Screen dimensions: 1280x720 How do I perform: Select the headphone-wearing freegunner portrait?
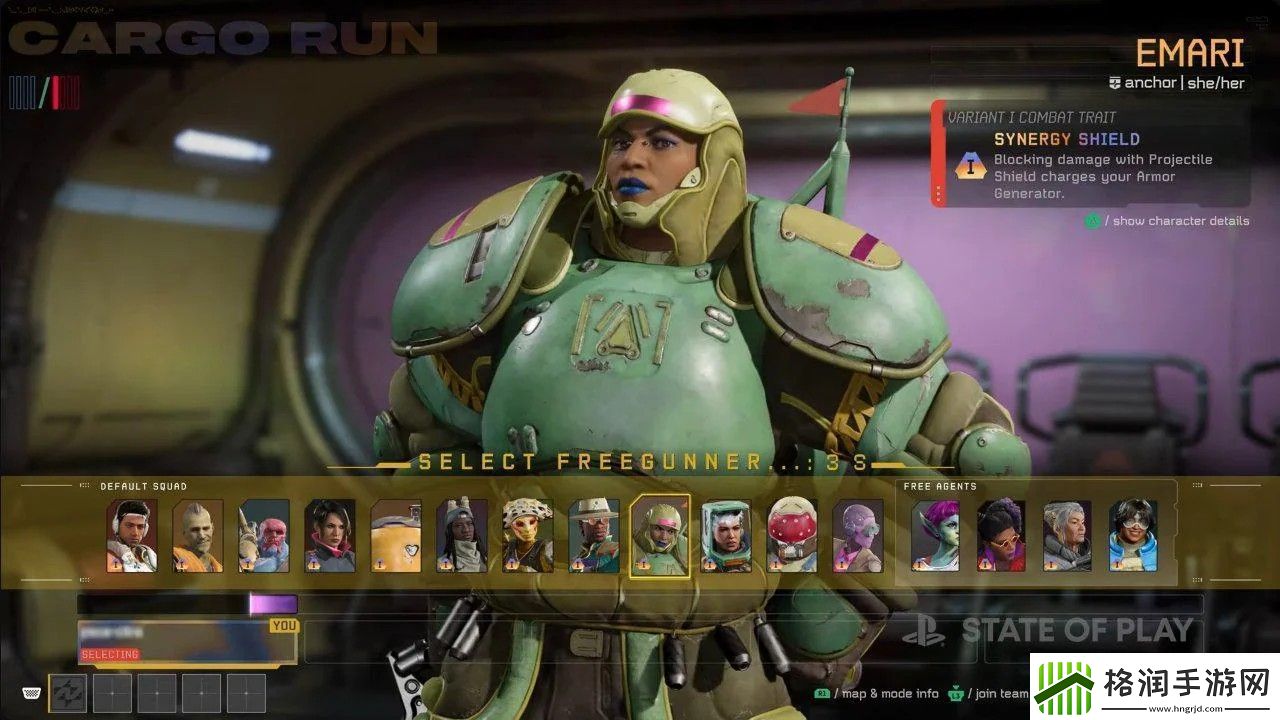click(132, 536)
